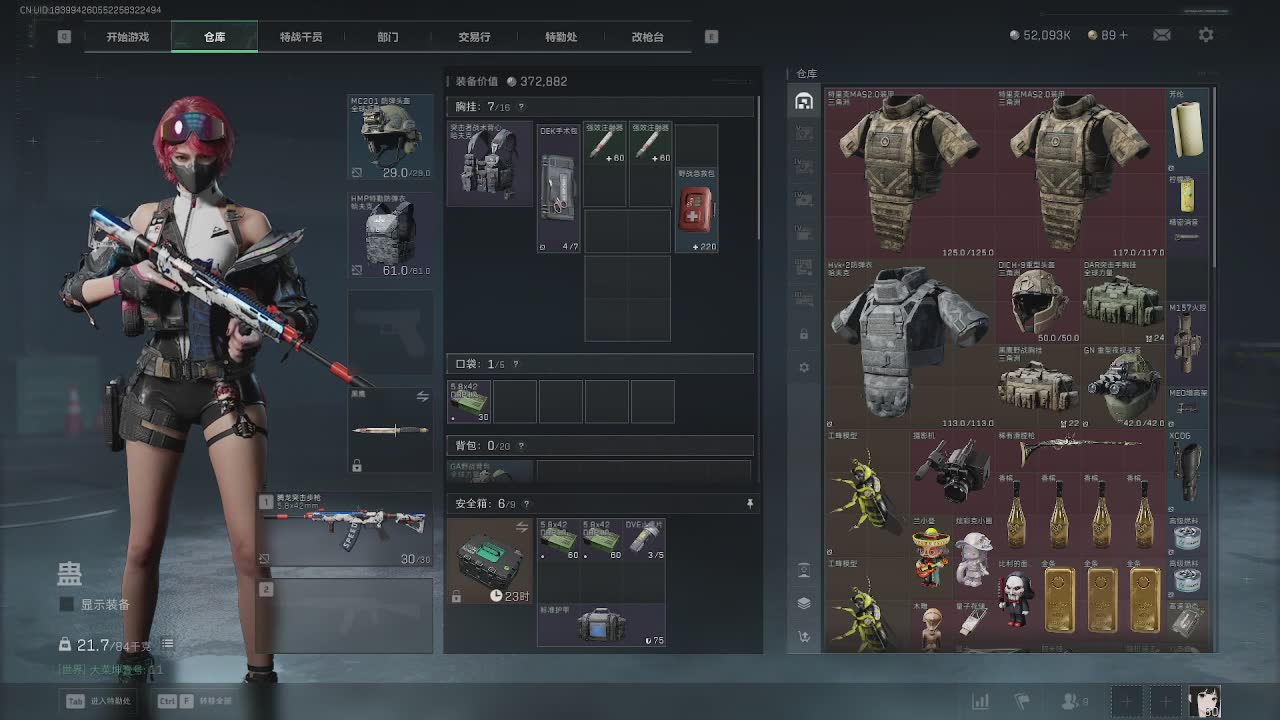
Task: Pick the red first aid kit item
Action: tap(696, 210)
